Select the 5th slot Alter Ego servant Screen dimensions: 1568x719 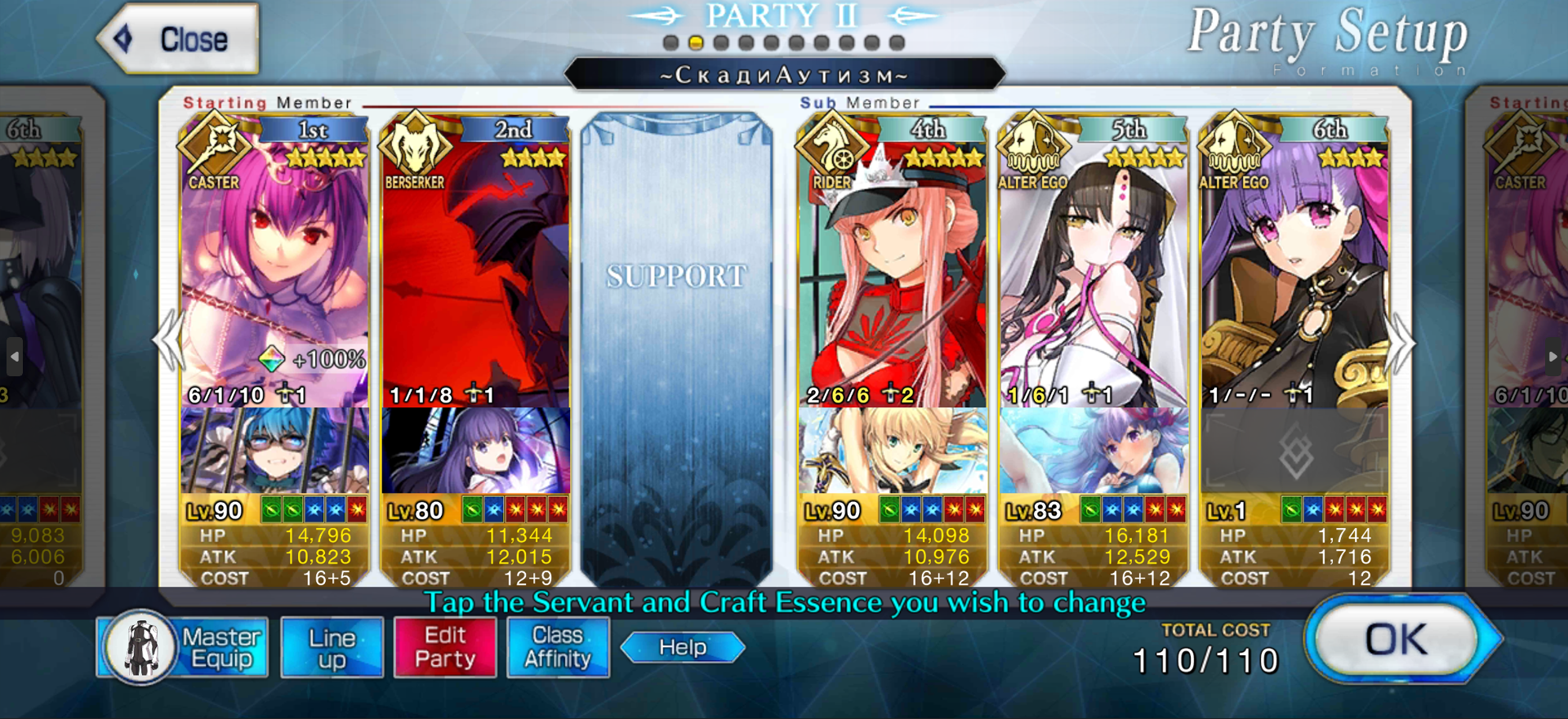[1093, 269]
